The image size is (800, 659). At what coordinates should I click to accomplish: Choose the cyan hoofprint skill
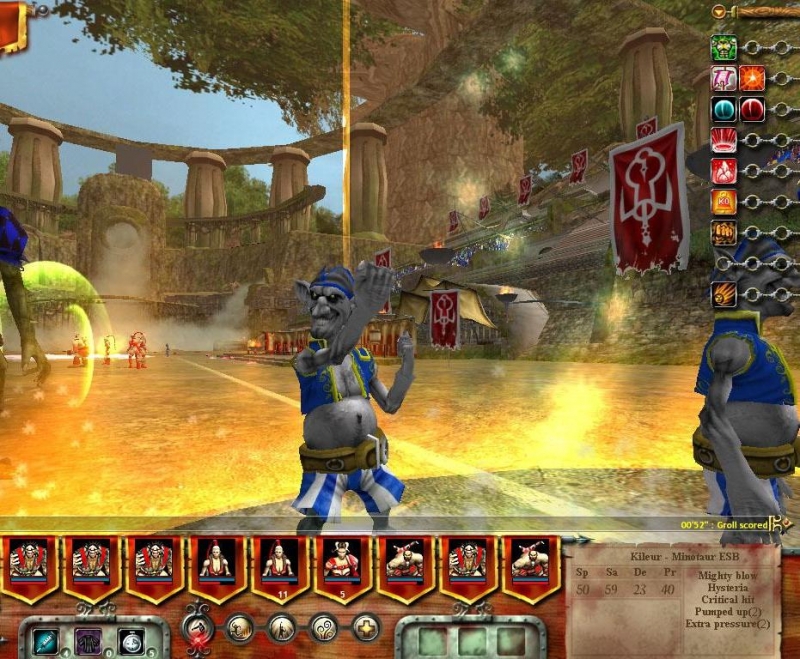[724, 109]
